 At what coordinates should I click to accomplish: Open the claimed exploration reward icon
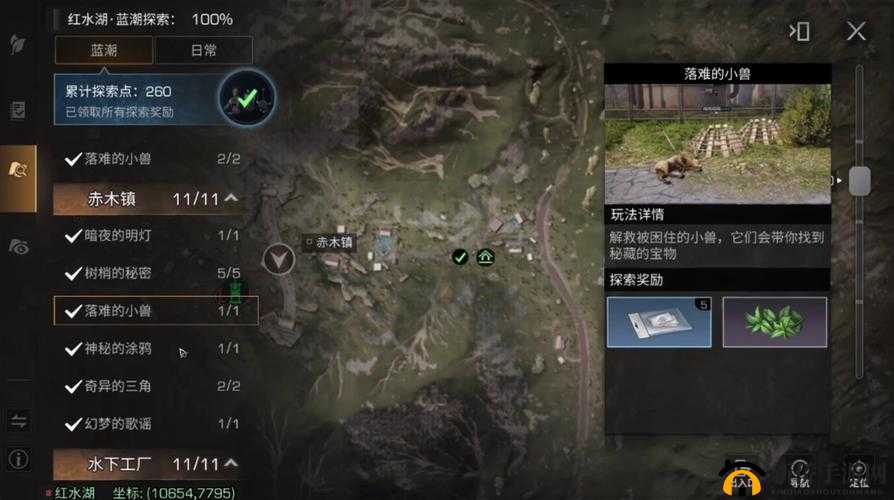tap(246, 96)
